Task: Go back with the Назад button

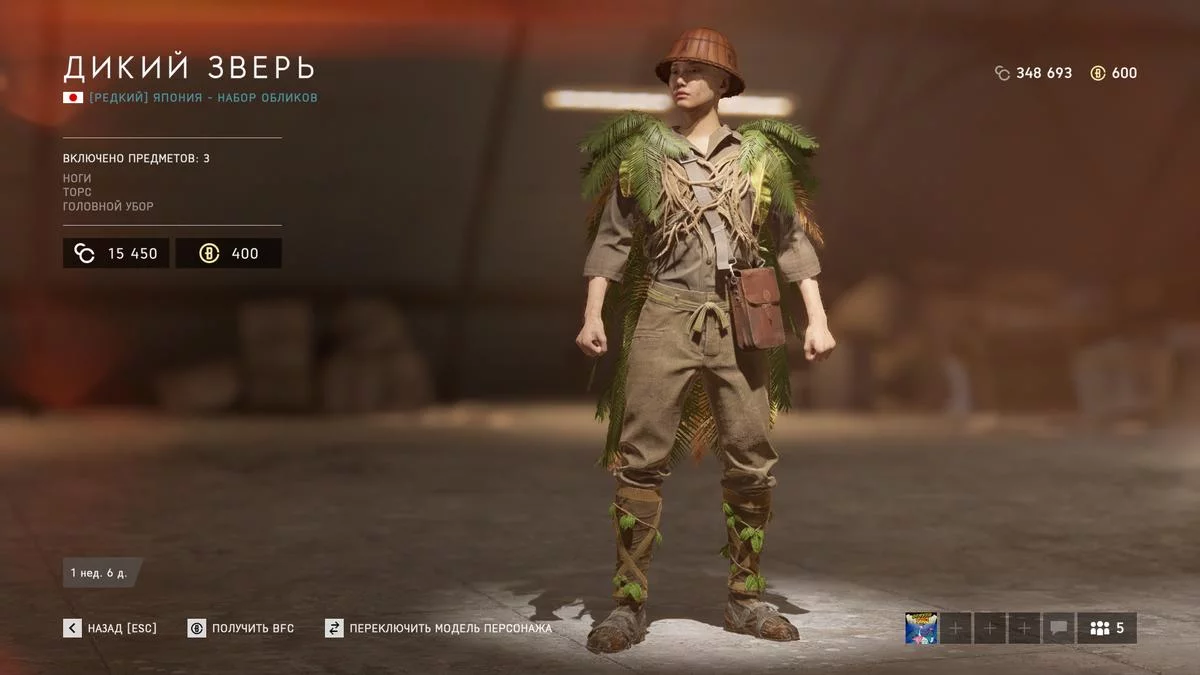Action: click(110, 628)
